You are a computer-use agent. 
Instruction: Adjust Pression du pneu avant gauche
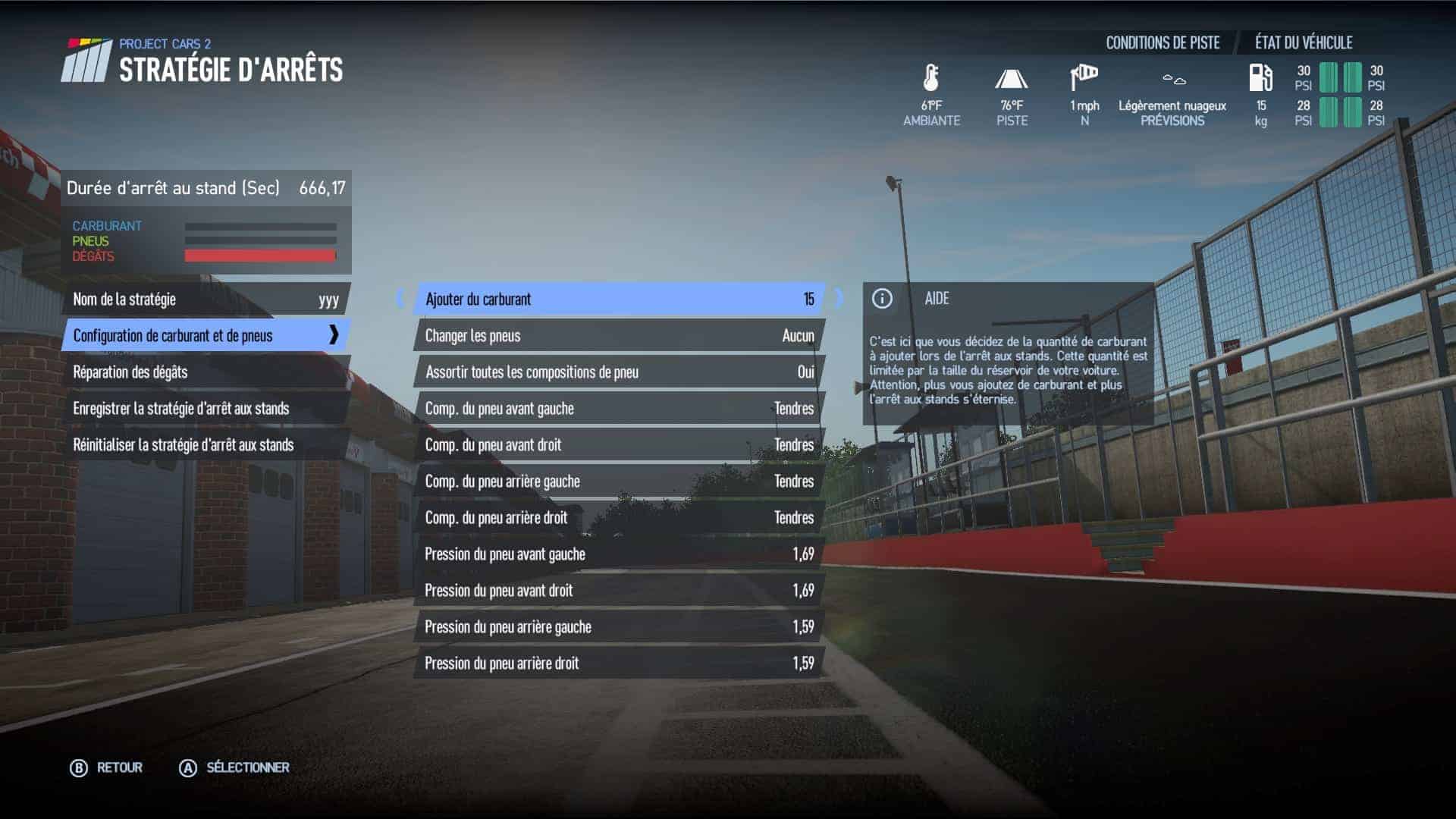point(619,554)
